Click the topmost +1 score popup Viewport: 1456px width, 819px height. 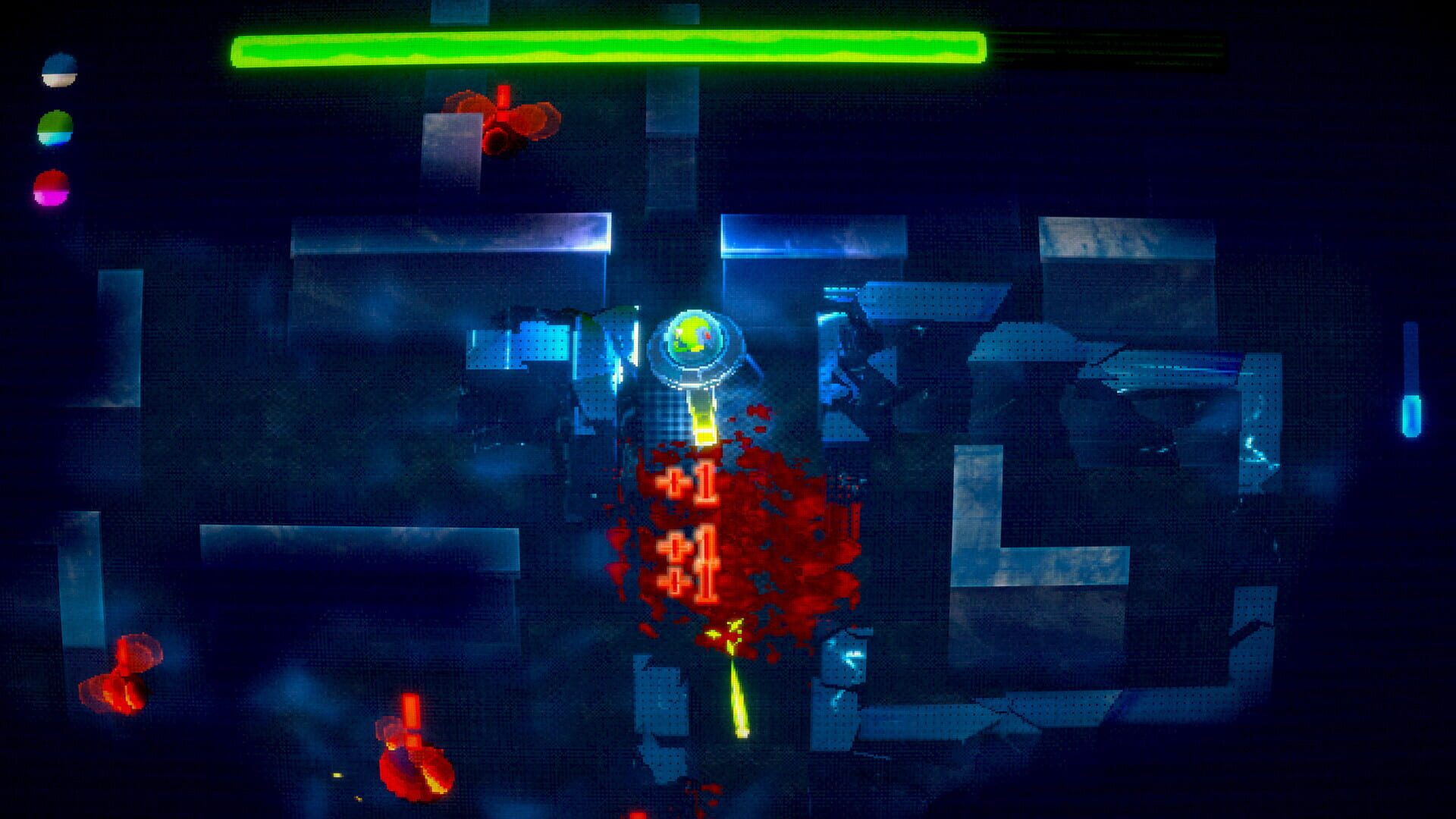[690, 482]
